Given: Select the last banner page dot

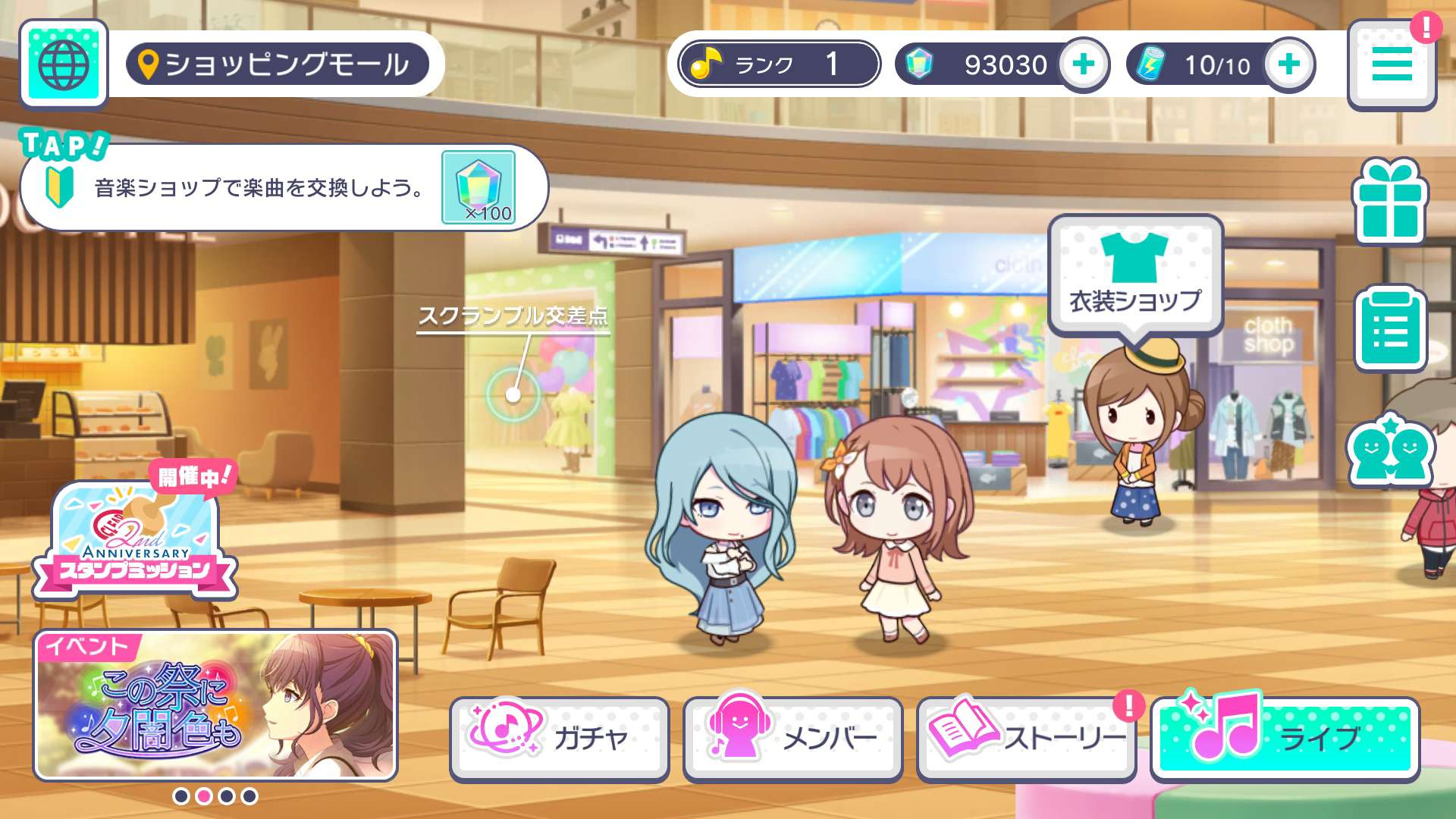Looking at the screenshot, I should 249,796.
